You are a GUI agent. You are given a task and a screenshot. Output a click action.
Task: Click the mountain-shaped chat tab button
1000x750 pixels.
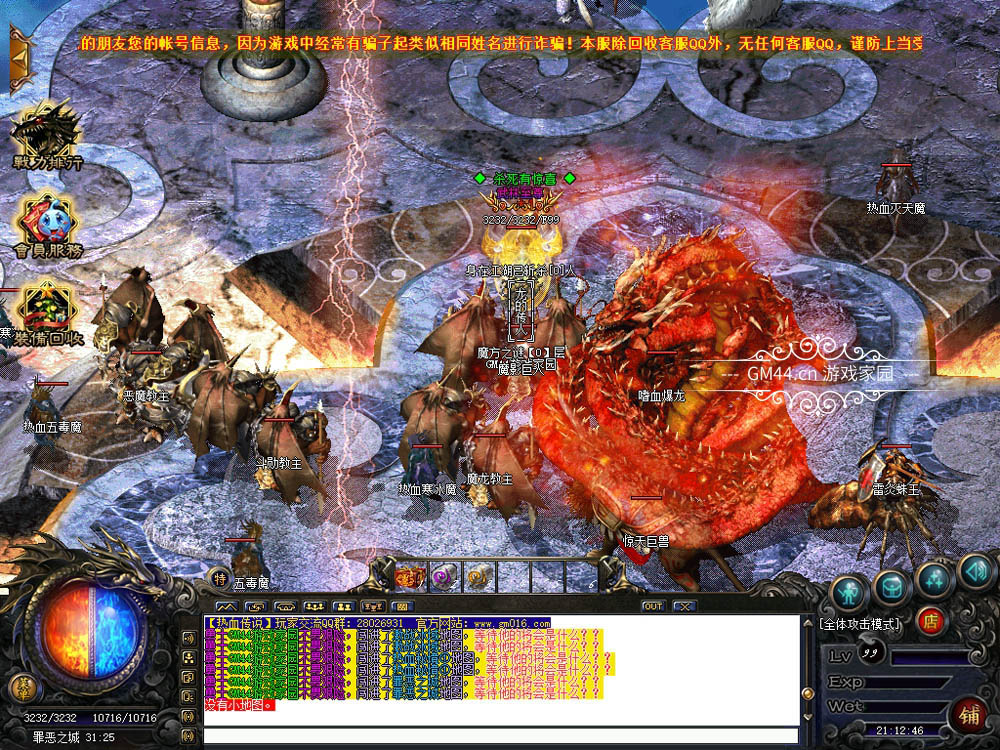point(228,606)
